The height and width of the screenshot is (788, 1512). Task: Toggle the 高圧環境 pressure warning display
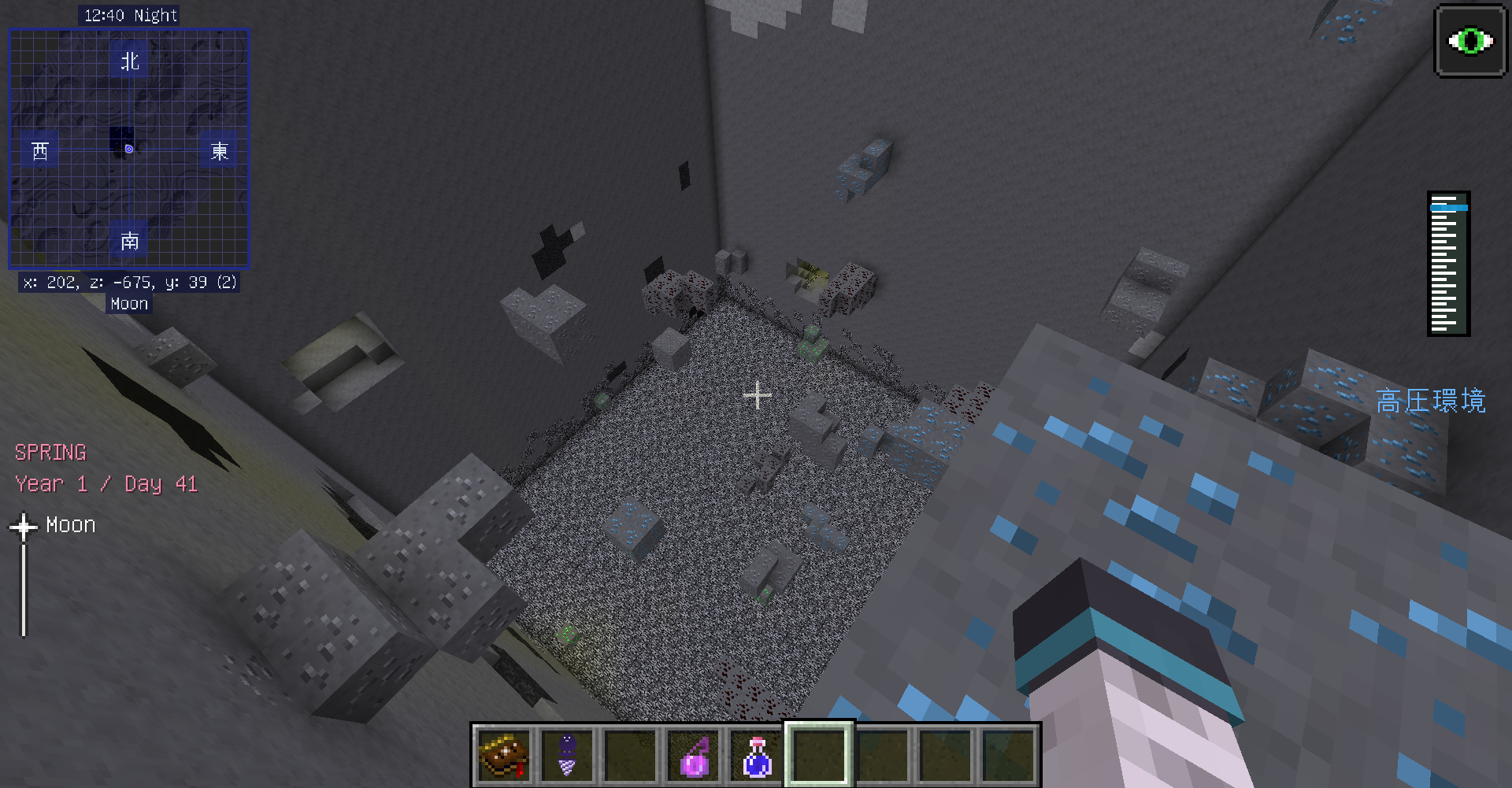(1431, 402)
